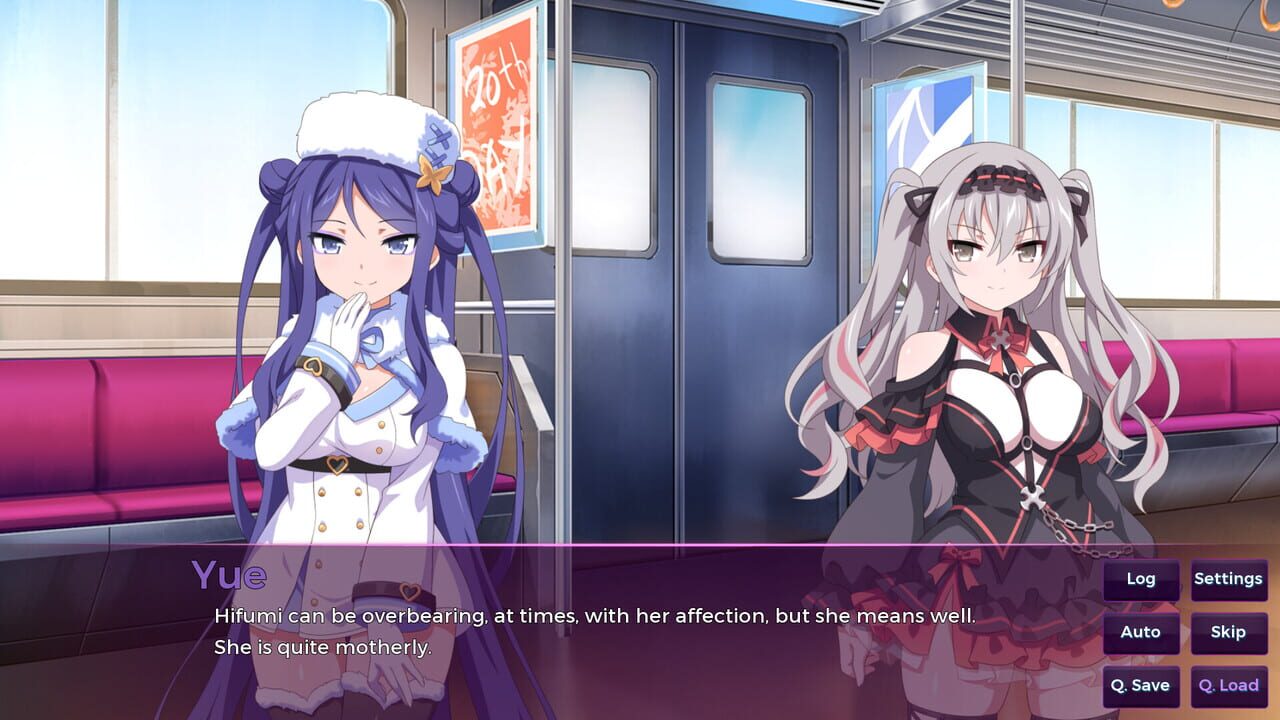
Task: Open the dialogue Log
Action: pos(1141,579)
